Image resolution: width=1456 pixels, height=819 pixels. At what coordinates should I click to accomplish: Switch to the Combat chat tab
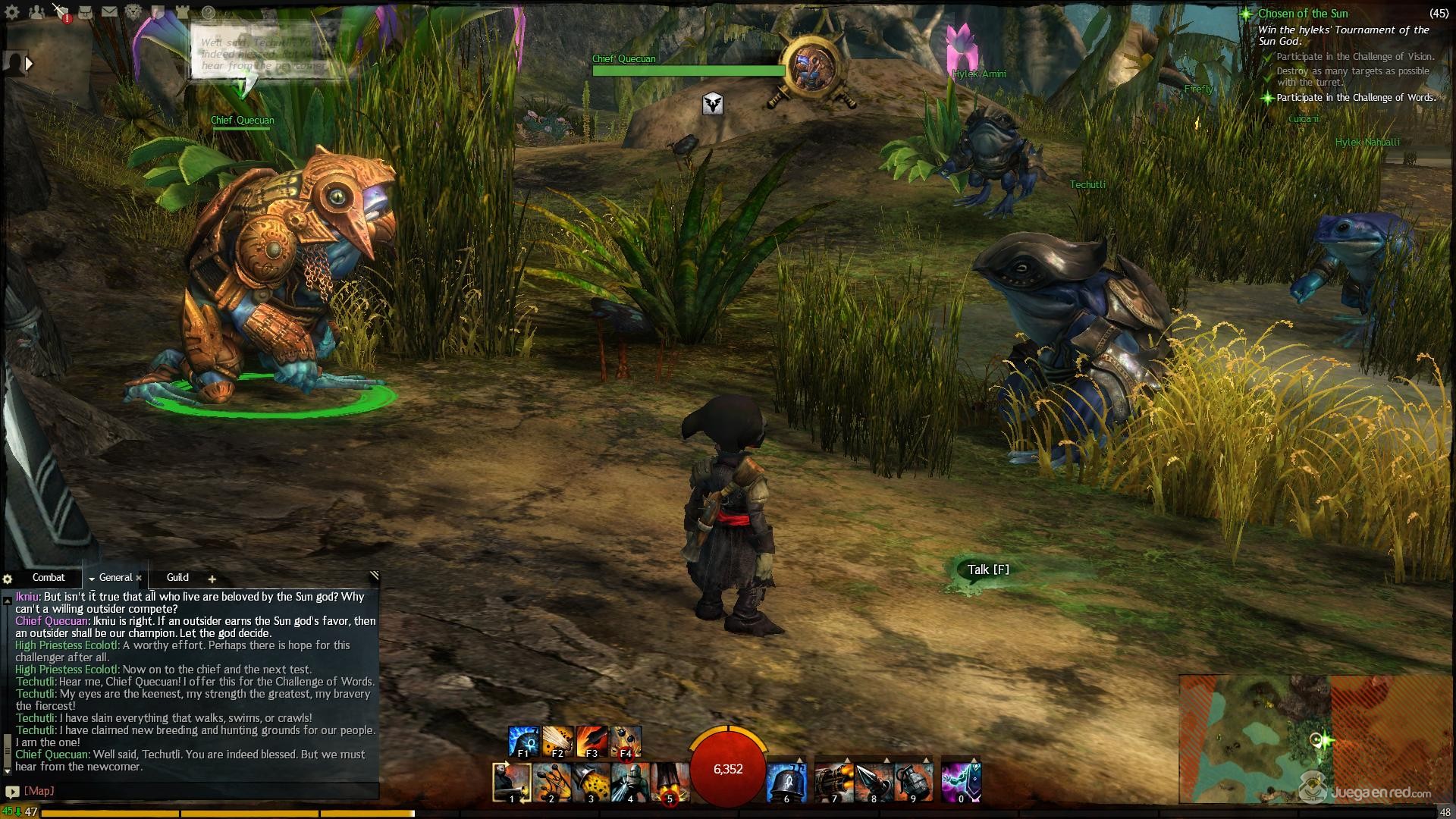point(49,578)
